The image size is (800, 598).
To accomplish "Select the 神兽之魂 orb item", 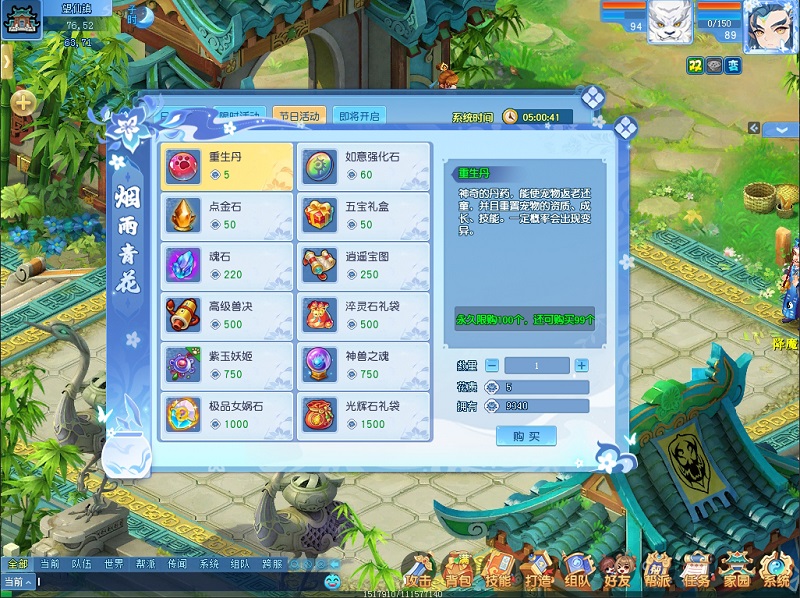I will tap(365, 365).
